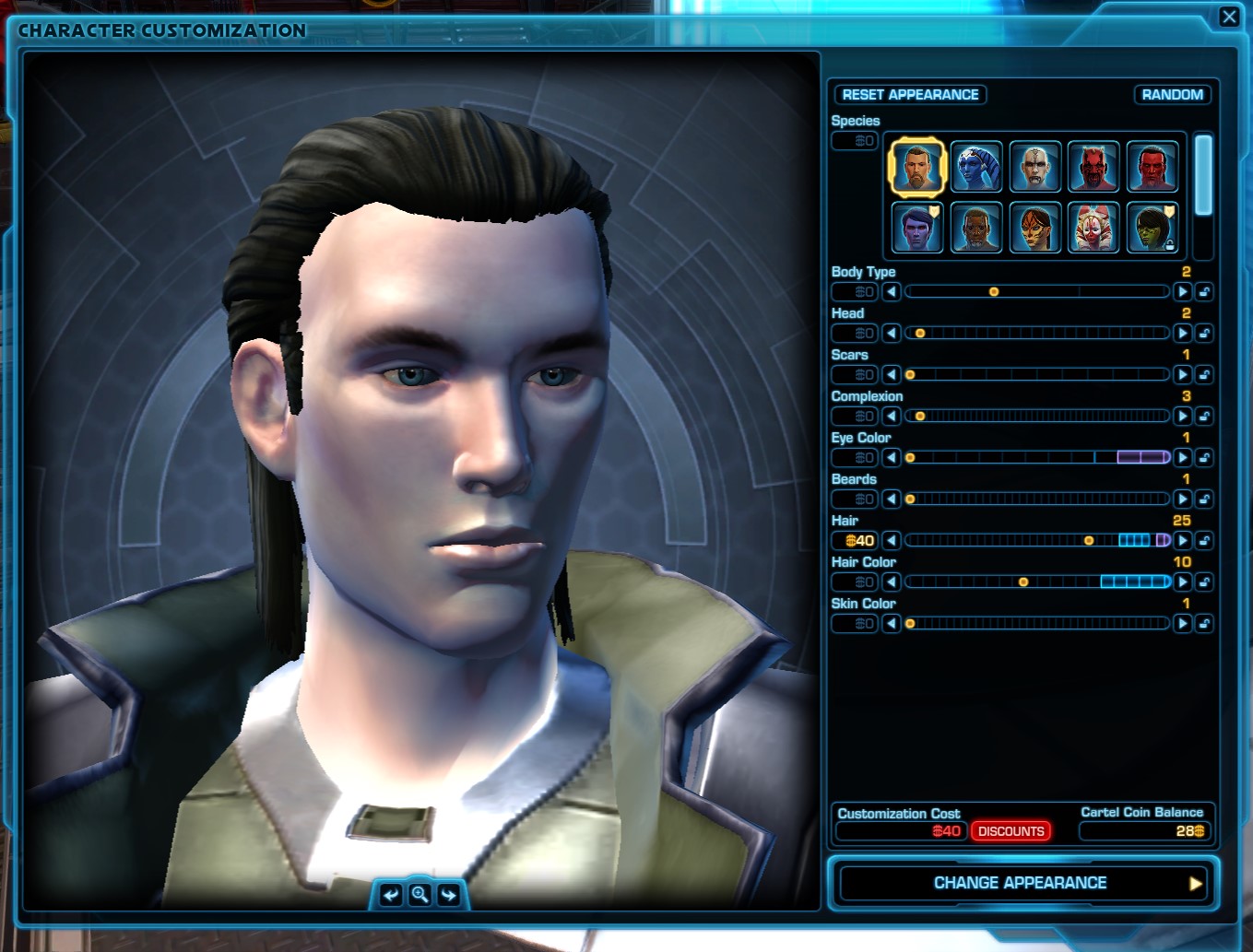Rotate the character preview with the right arrow
The height and width of the screenshot is (952, 1253).
pos(449,895)
